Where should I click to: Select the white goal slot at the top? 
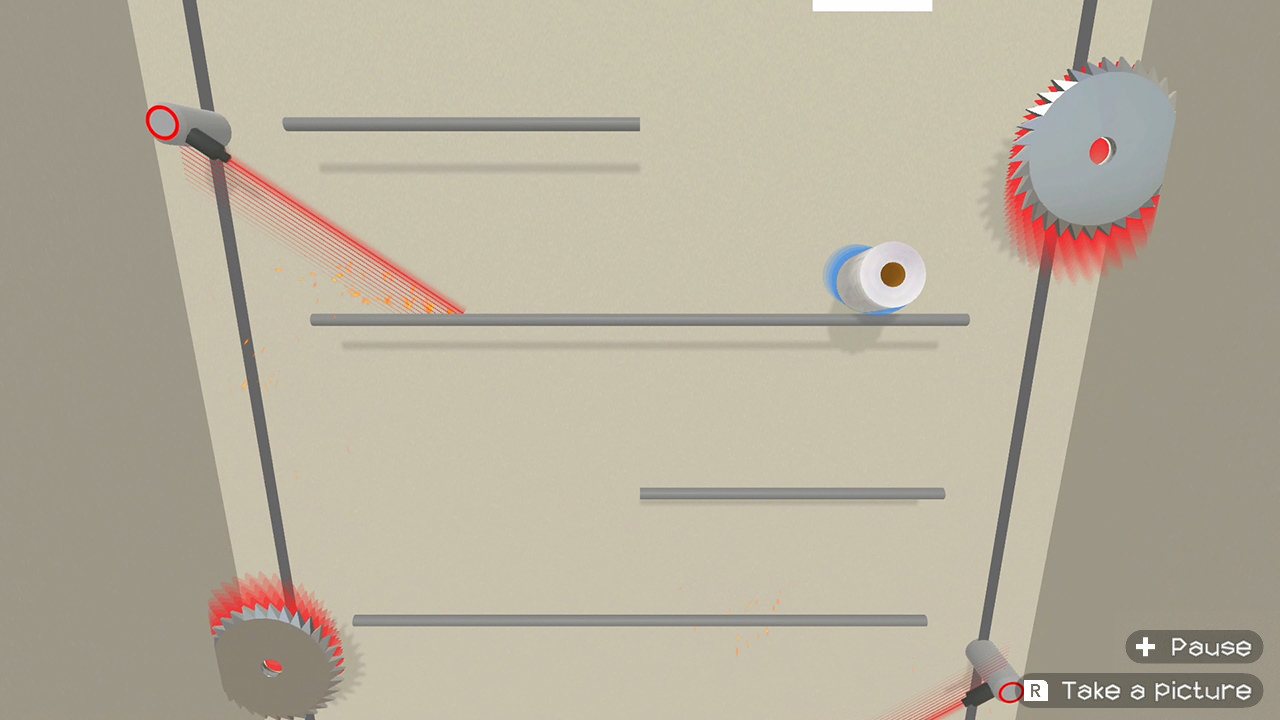(871, 5)
